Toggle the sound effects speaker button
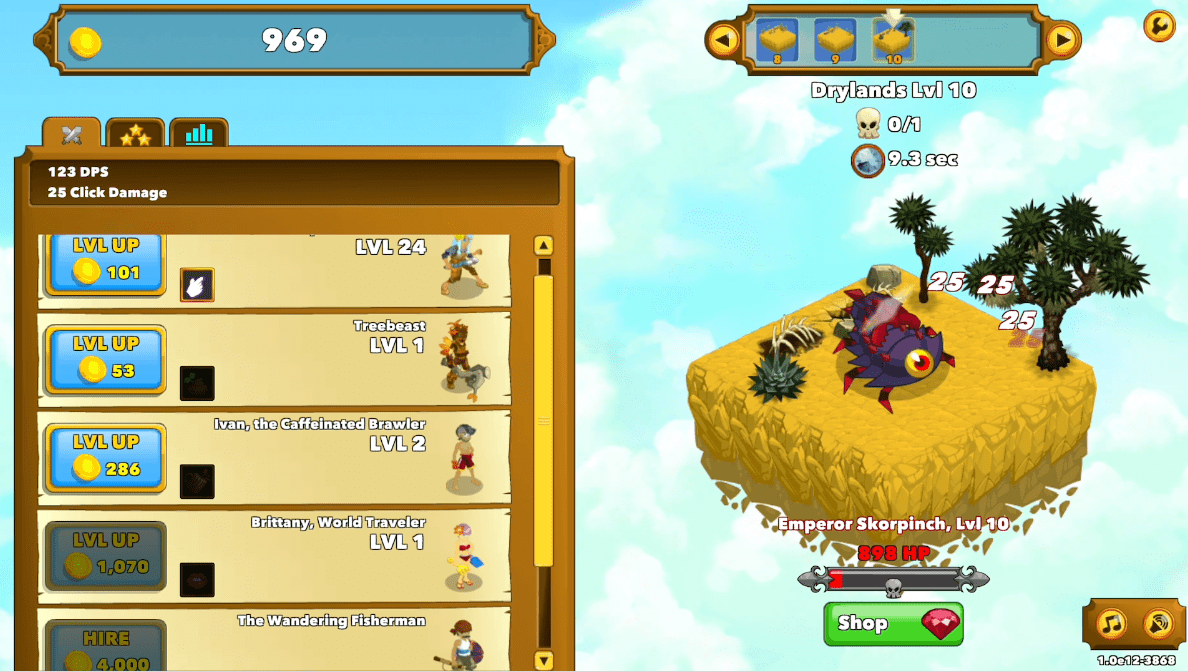1188x672 pixels. (x=1157, y=624)
